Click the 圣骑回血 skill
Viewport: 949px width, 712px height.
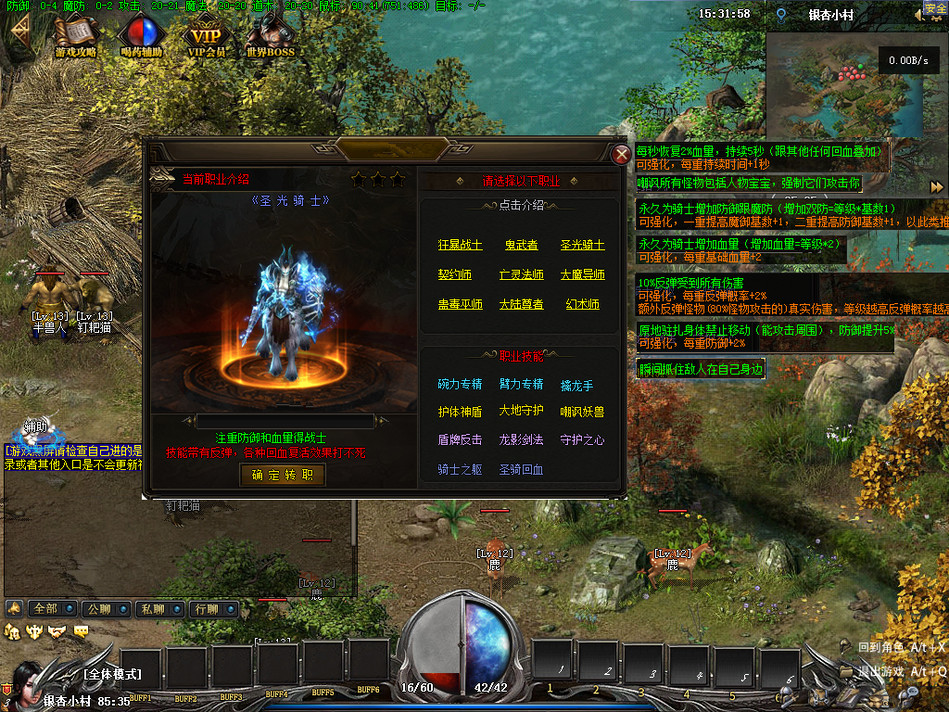(x=521, y=469)
